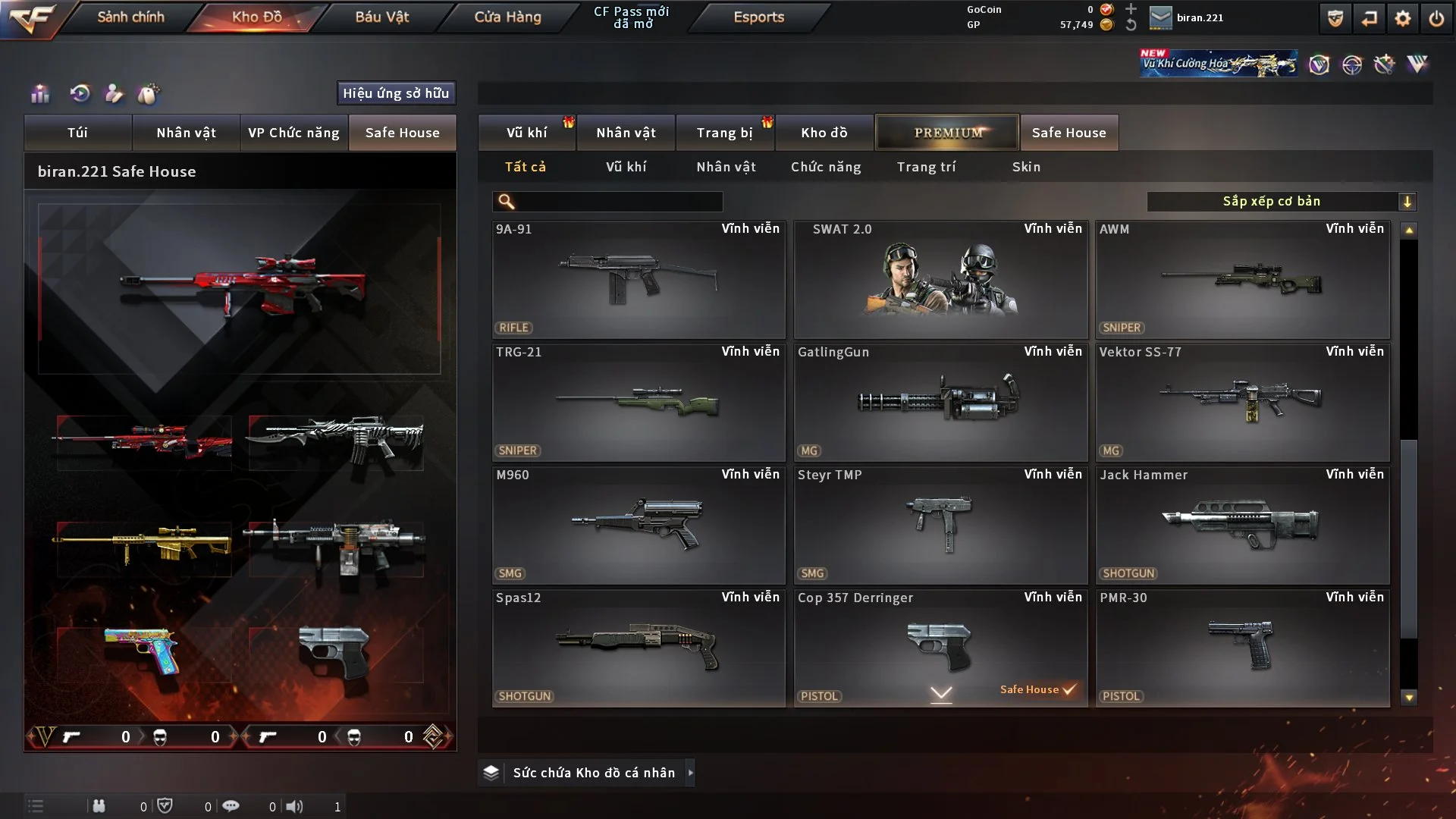Select the Trang bị tab
Image resolution: width=1456 pixels, height=819 pixels.
pos(724,133)
